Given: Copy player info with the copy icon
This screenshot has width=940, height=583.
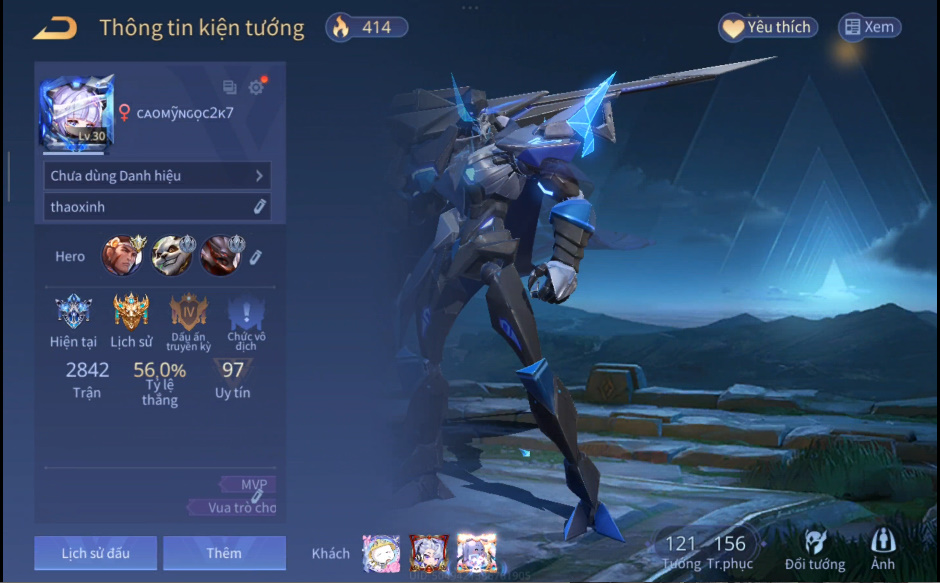Looking at the screenshot, I should point(229,87).
